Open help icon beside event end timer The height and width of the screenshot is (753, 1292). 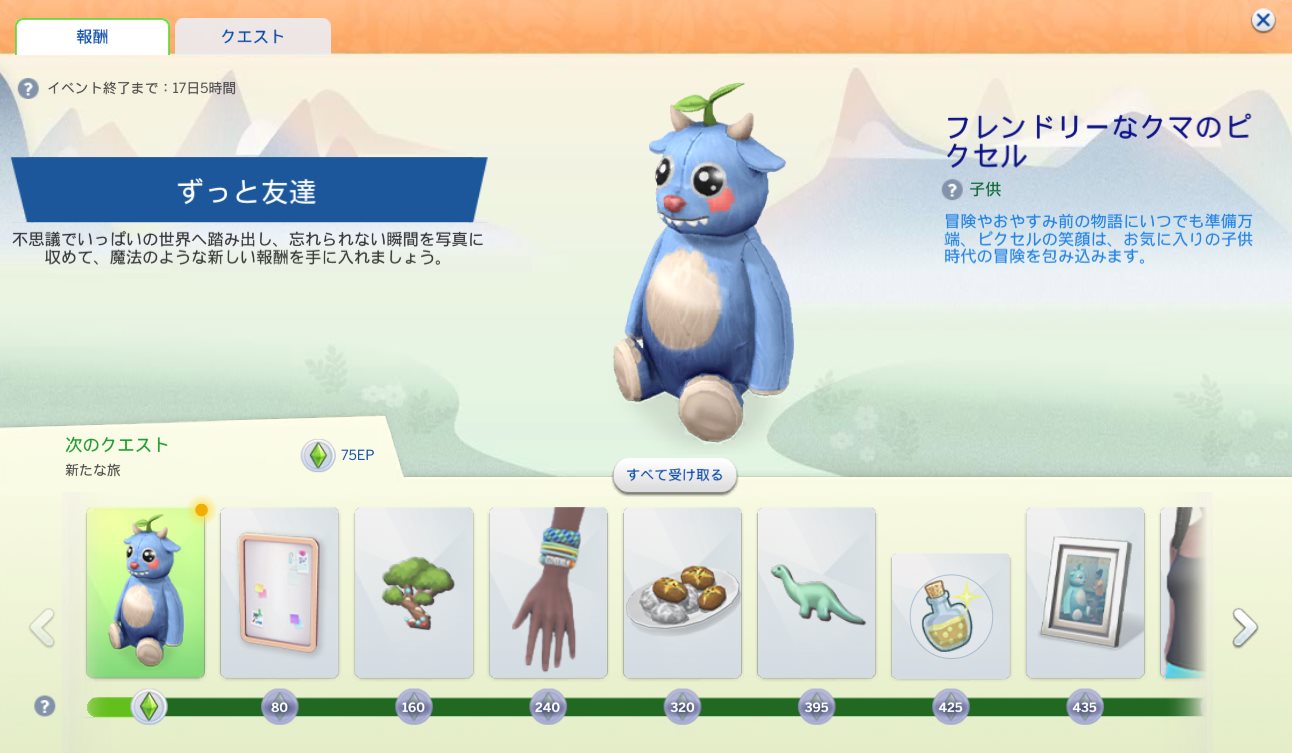28,88
